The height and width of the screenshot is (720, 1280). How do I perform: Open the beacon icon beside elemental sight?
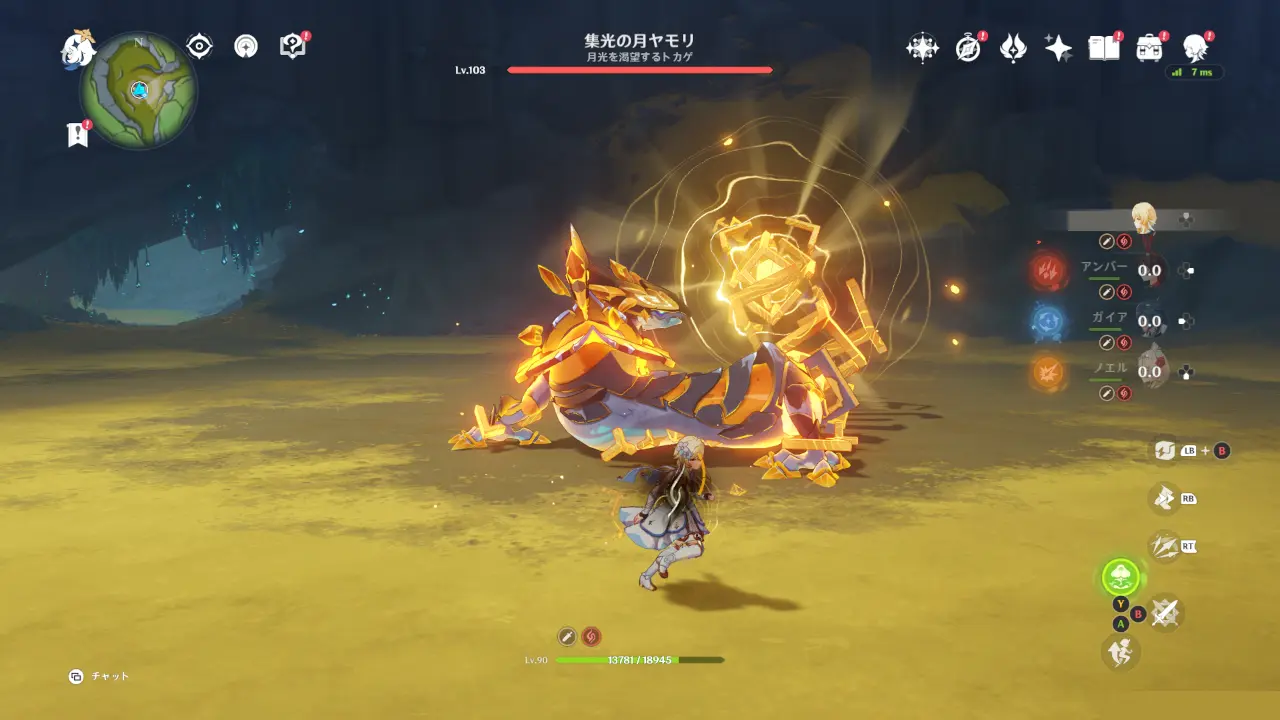tap(246, 46)
